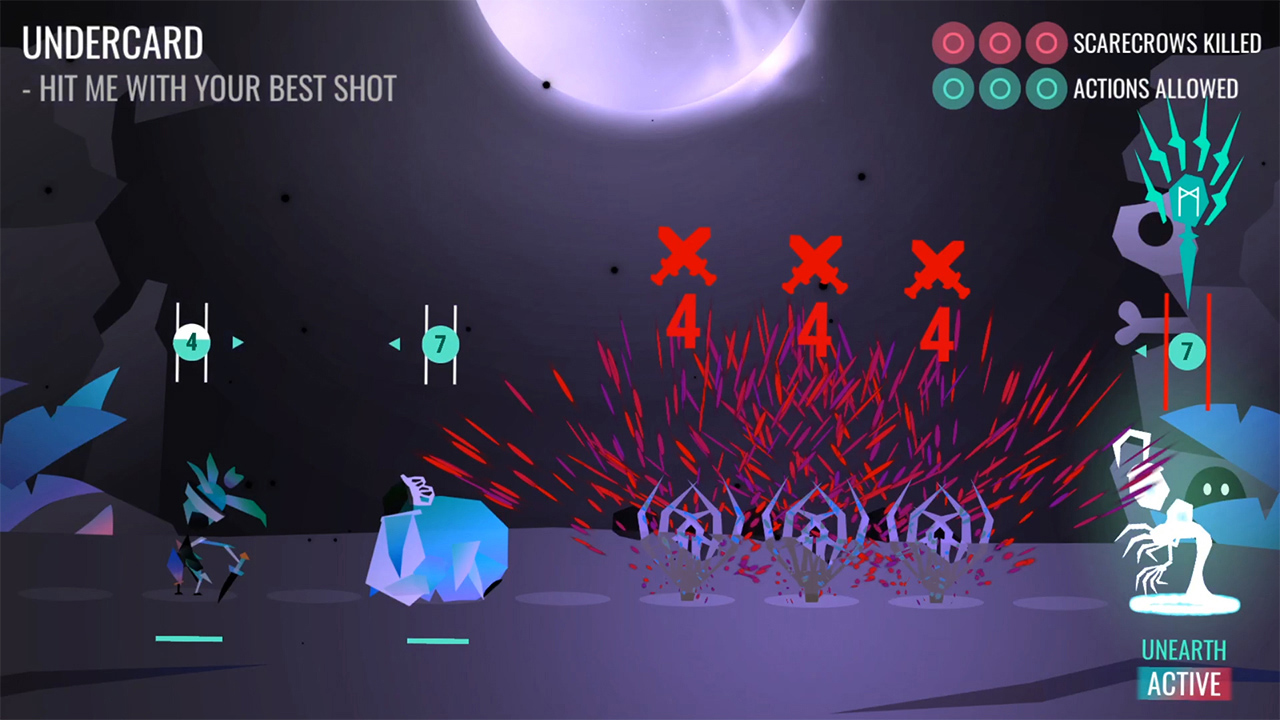Toggle the first teal Actions Allowed indicator
This screenshot has height=720, width=1280.
[953, 89]
